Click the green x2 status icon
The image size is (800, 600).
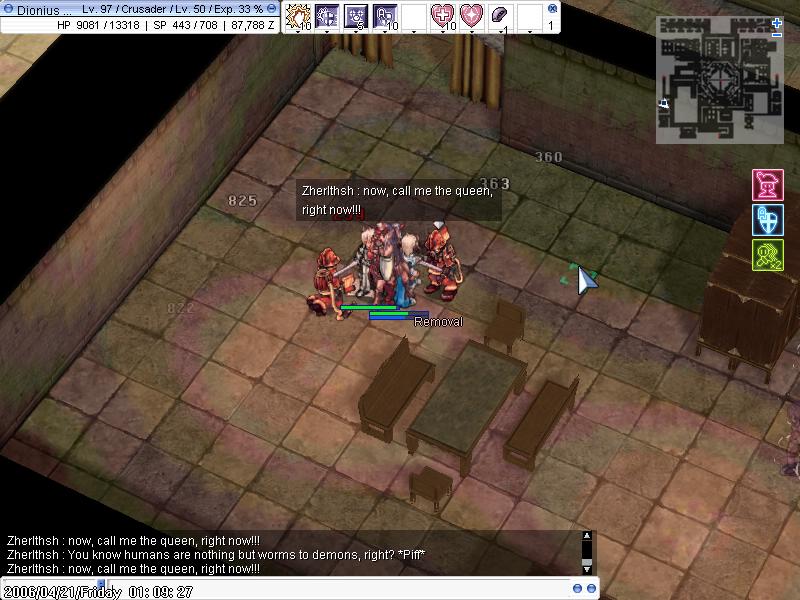767,255
